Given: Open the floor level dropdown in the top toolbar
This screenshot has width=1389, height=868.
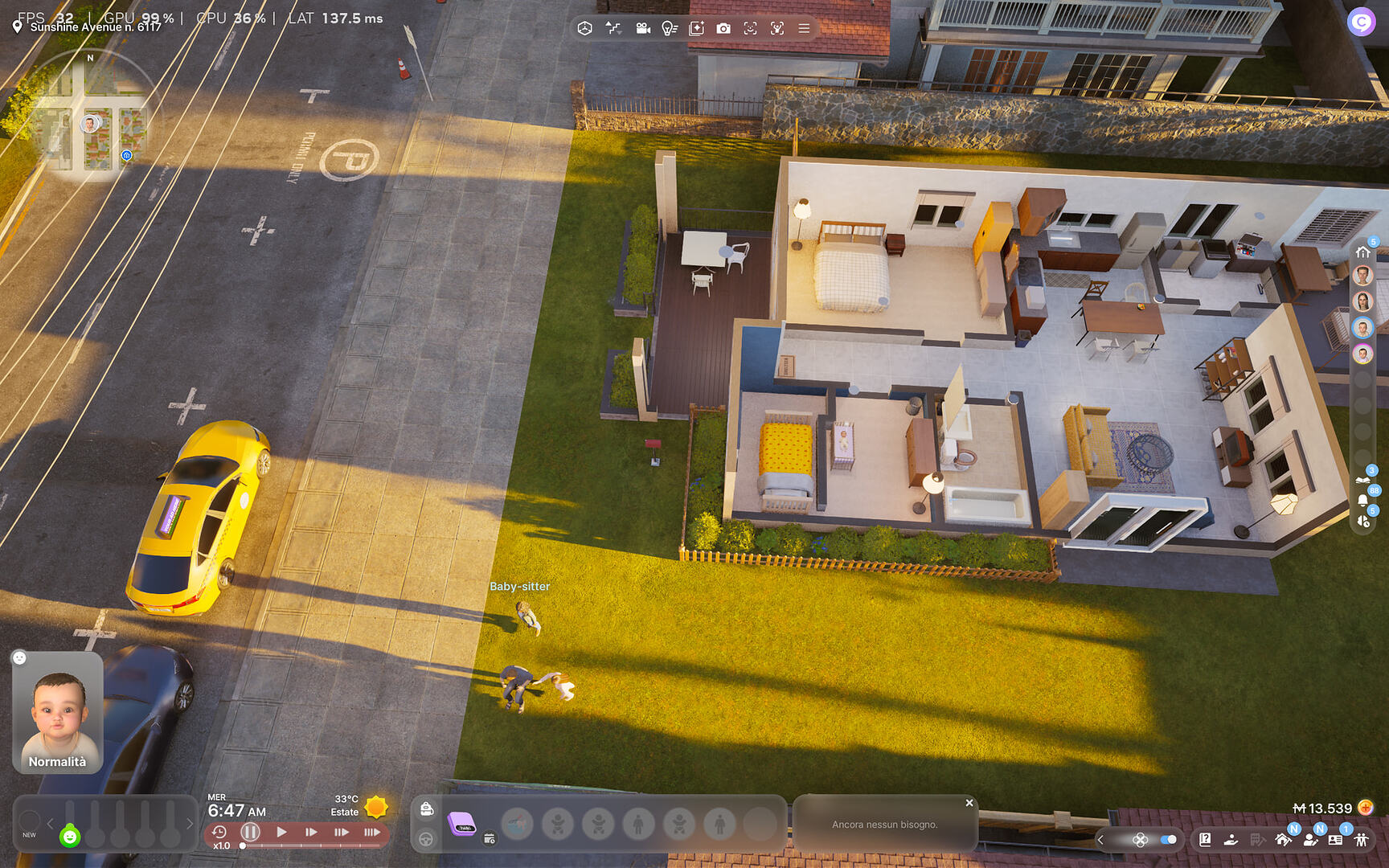Looking at the screenshot, I should (613, 28).
